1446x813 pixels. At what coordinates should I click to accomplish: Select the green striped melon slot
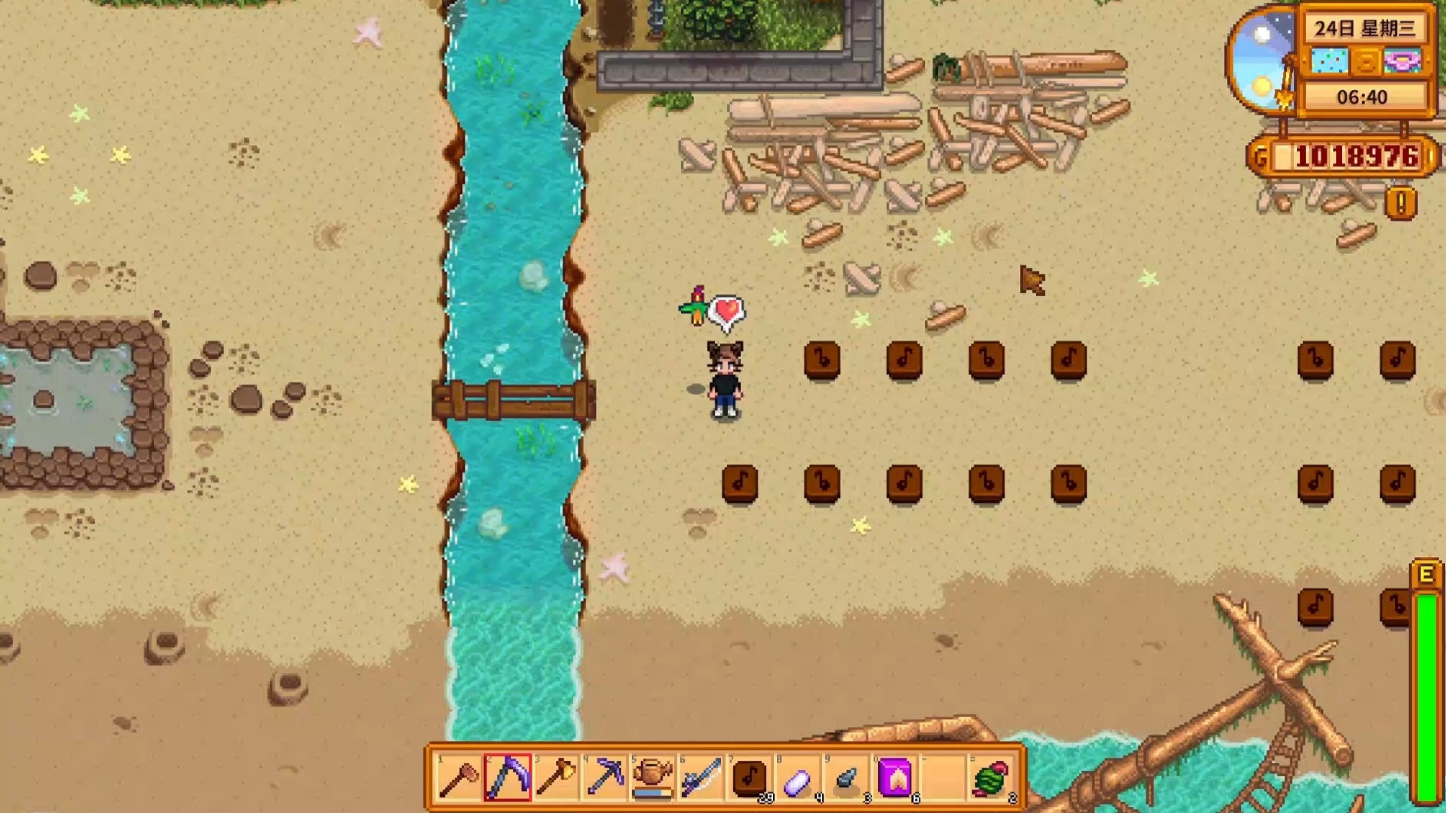991,777
